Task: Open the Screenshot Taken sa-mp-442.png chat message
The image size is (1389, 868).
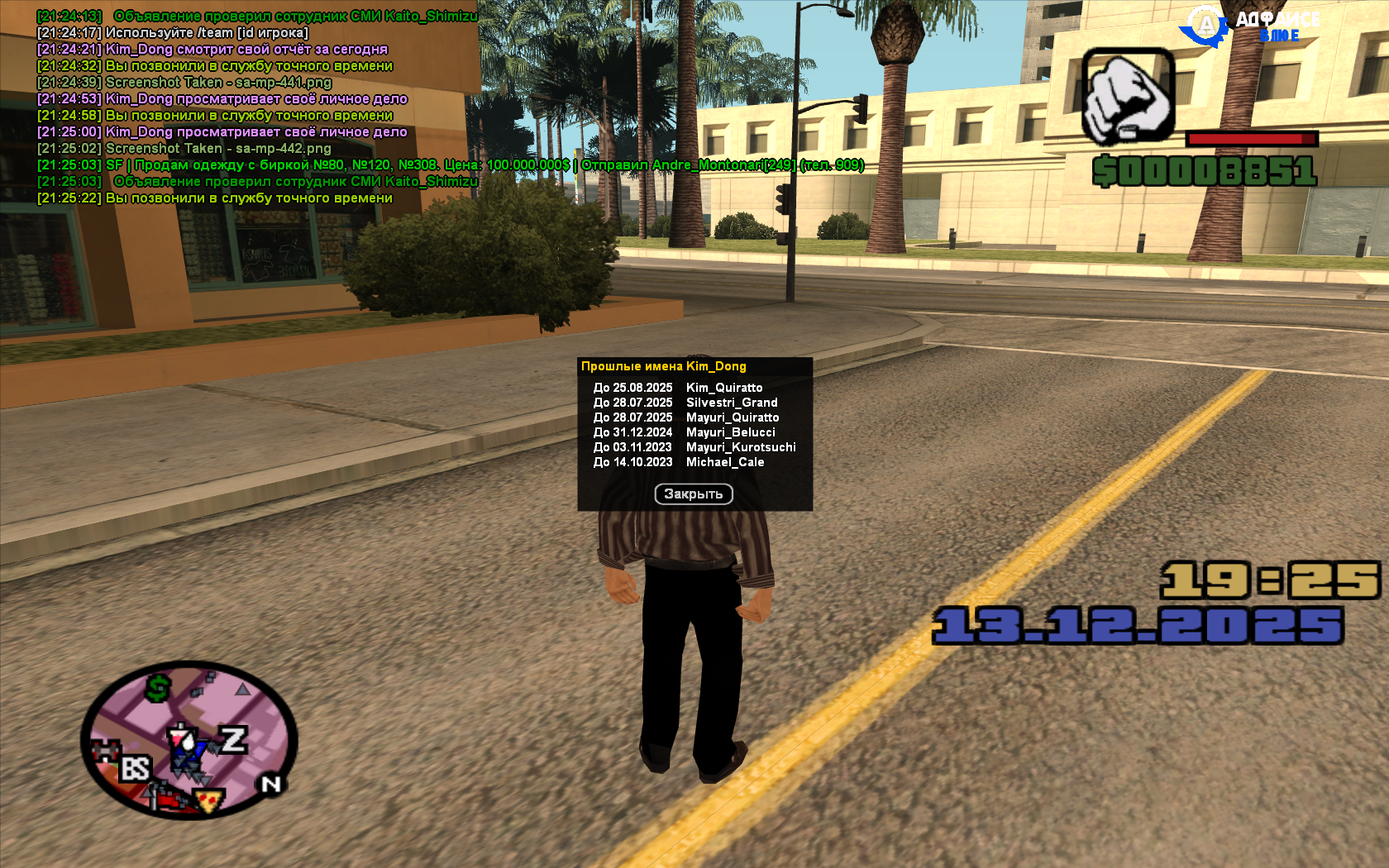Action: (184, 149)
